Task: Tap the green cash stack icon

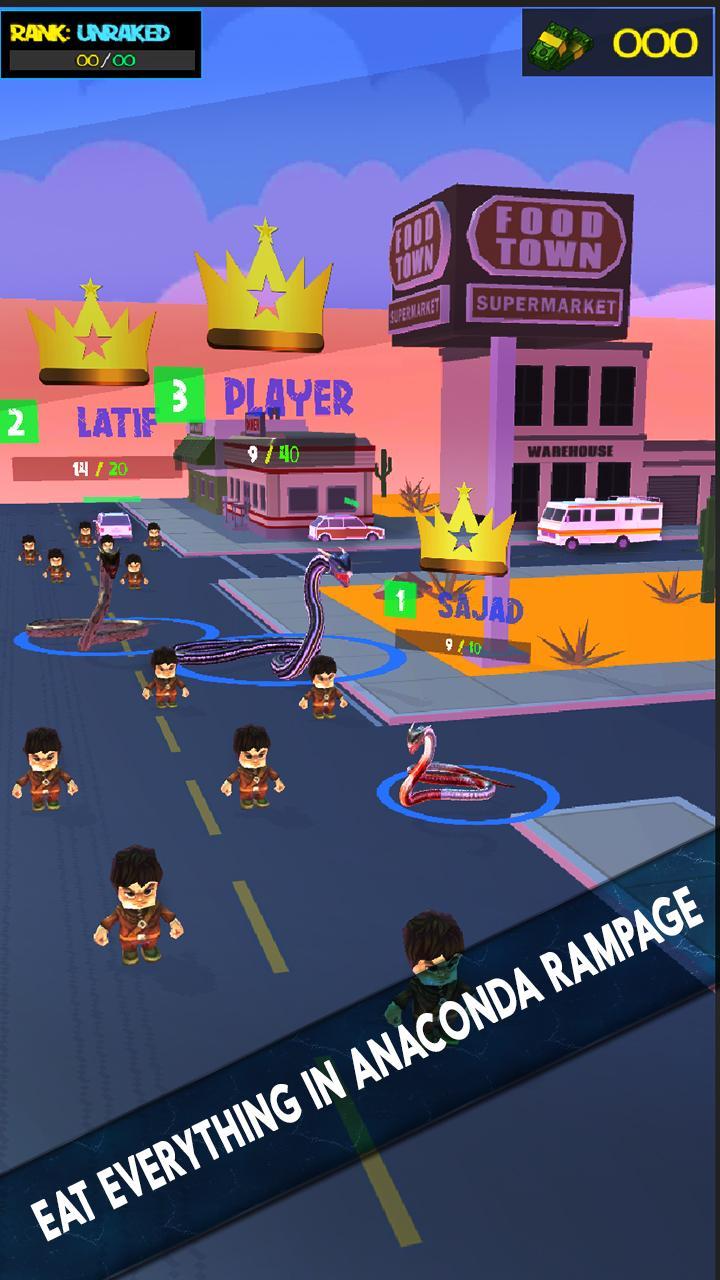Action: coord(561,43)
